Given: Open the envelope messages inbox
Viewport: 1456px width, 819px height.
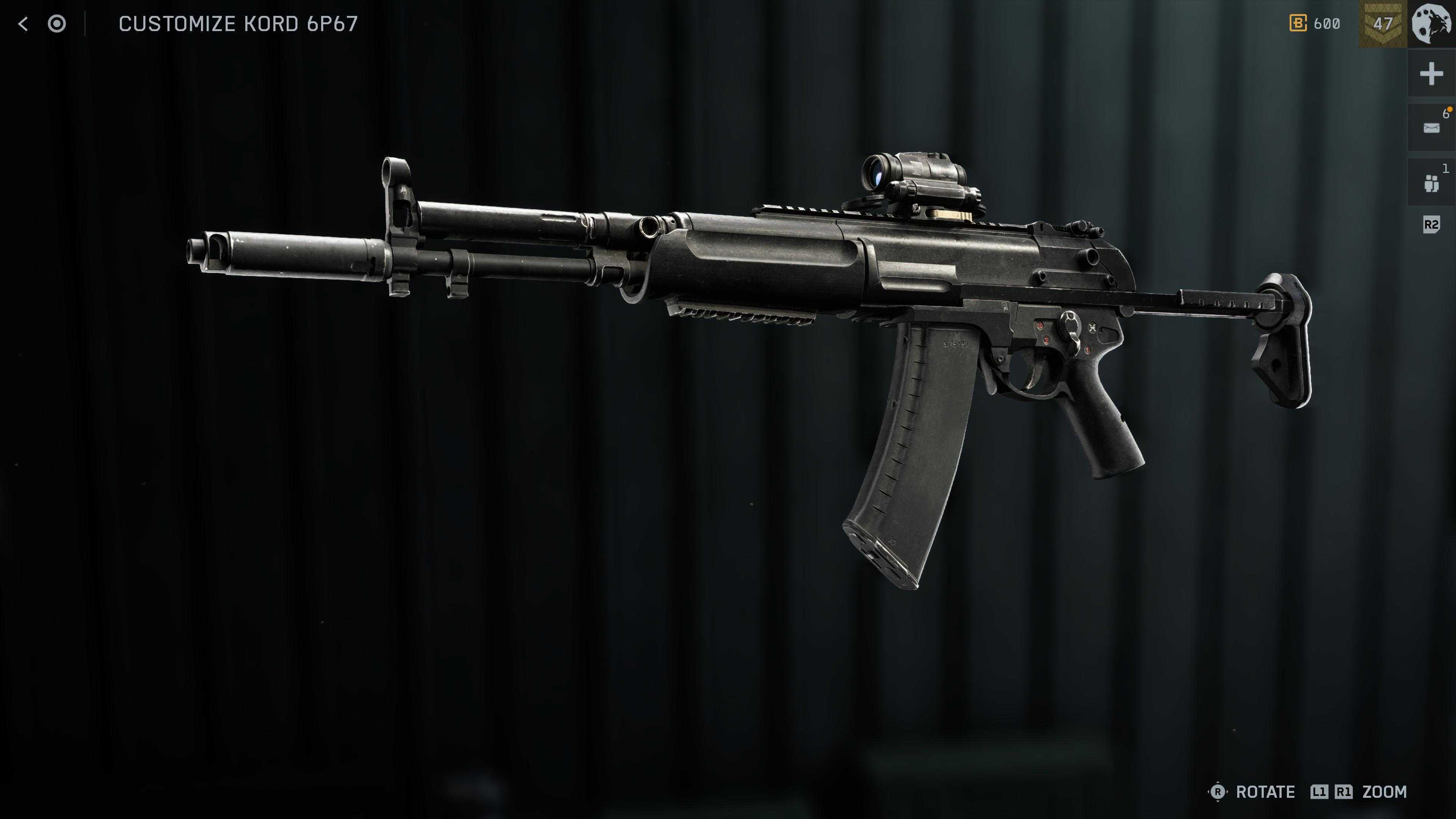Looking at the screenshot, I should [x=1431, y=128].
